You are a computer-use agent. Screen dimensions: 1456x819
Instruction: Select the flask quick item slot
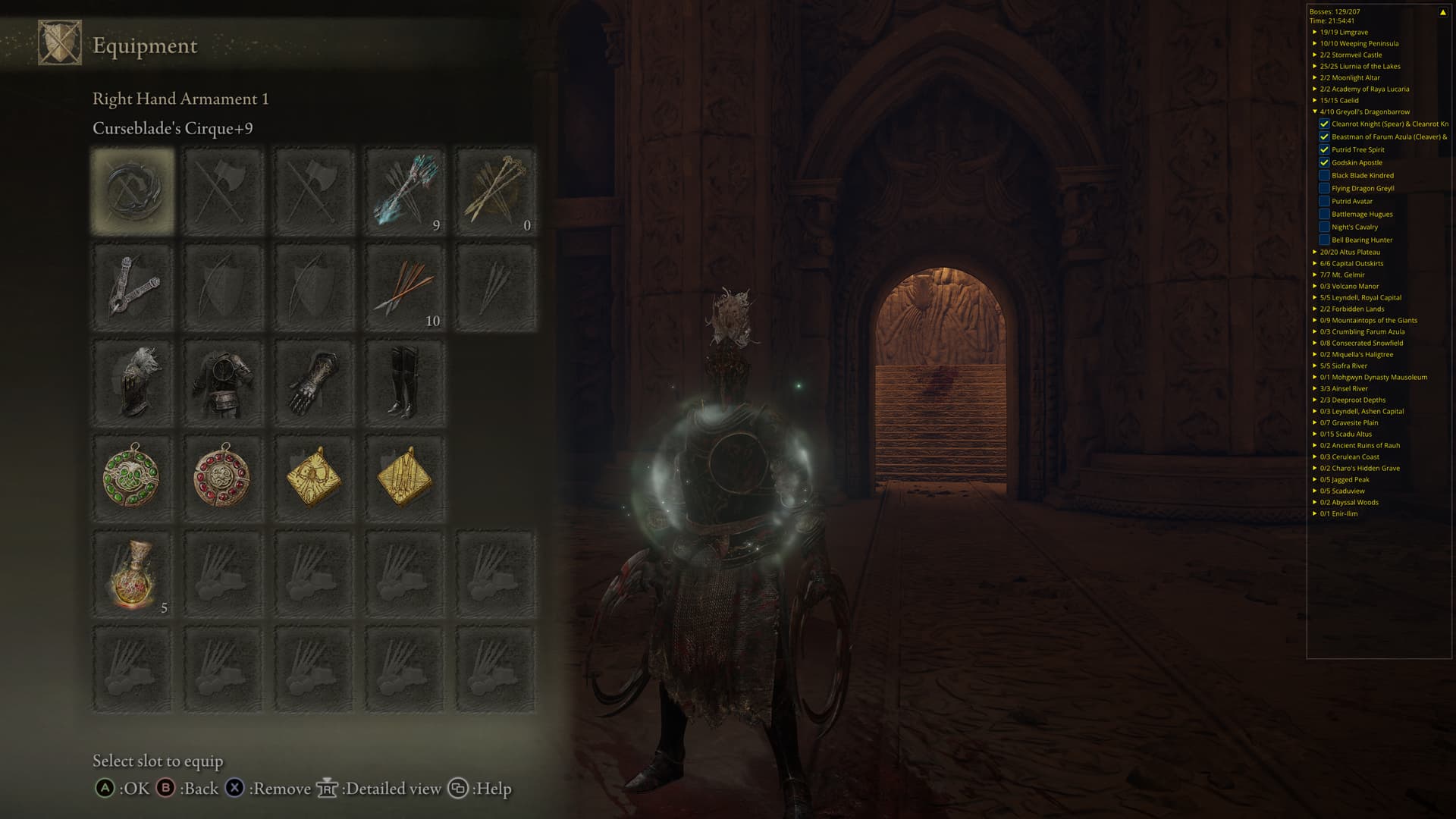133,574
